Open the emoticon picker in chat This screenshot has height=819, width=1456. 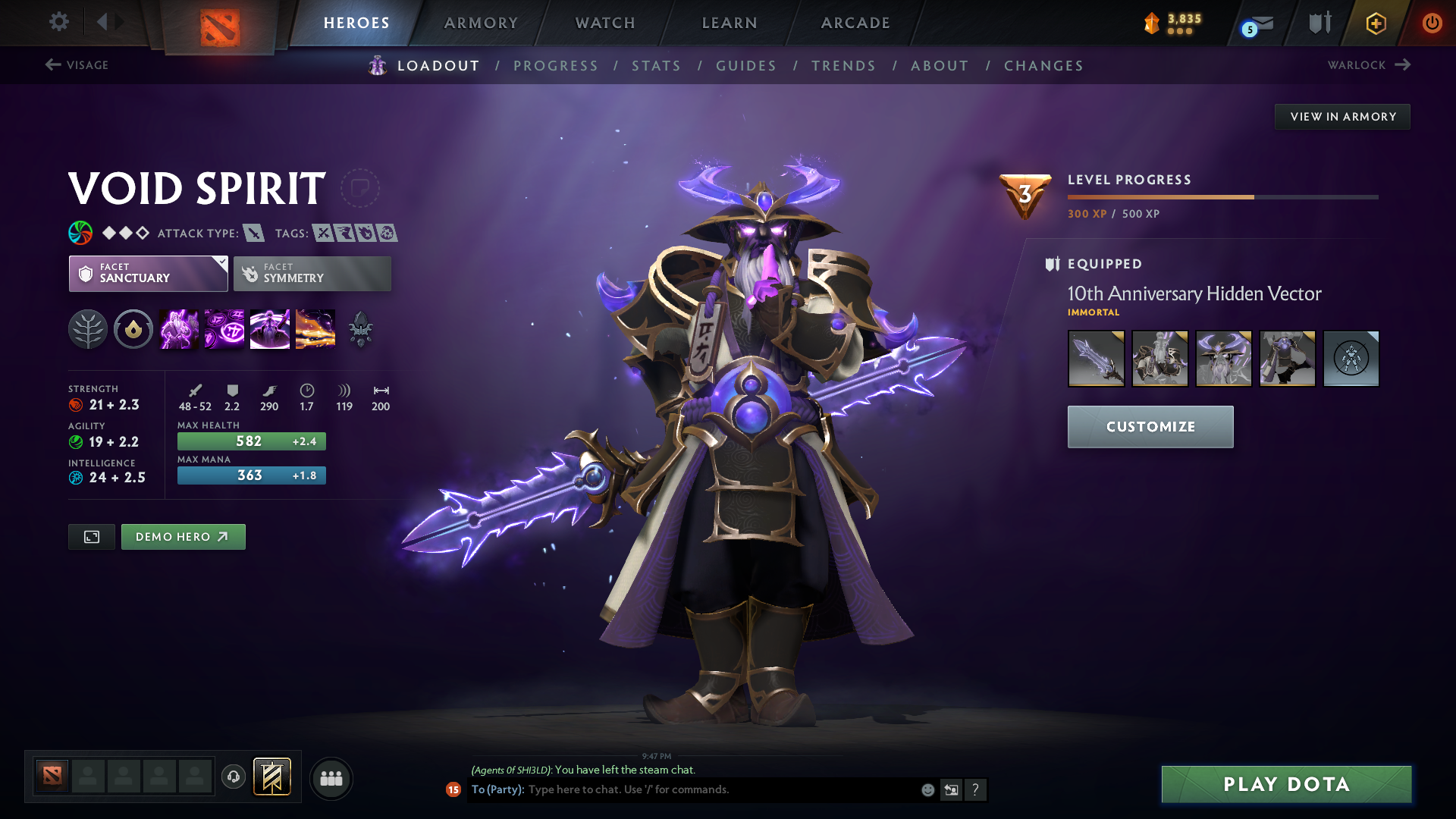(x=927, y=789)
